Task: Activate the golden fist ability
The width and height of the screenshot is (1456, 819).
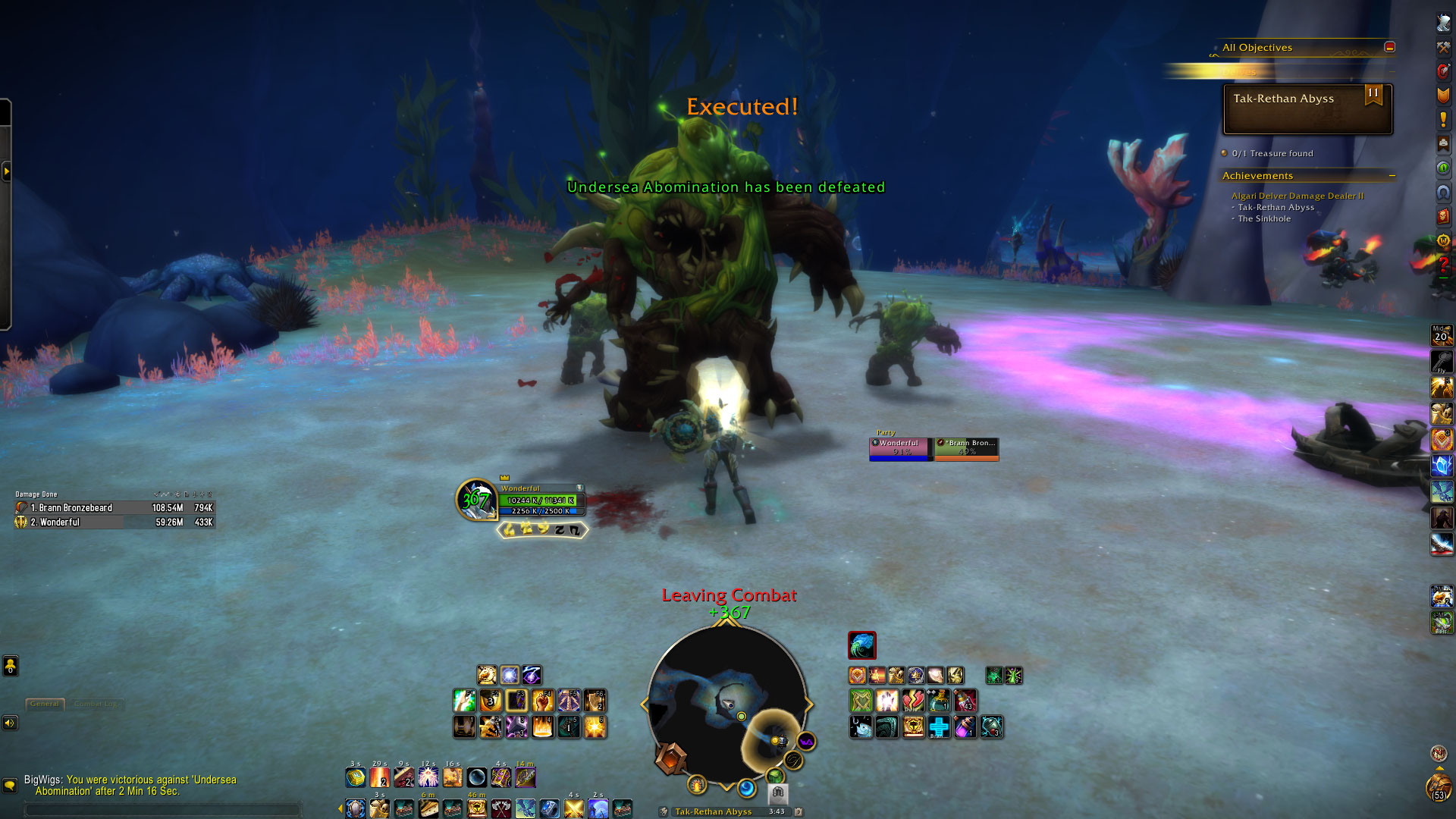Action: pyautogui.click(x=543, y=701)
